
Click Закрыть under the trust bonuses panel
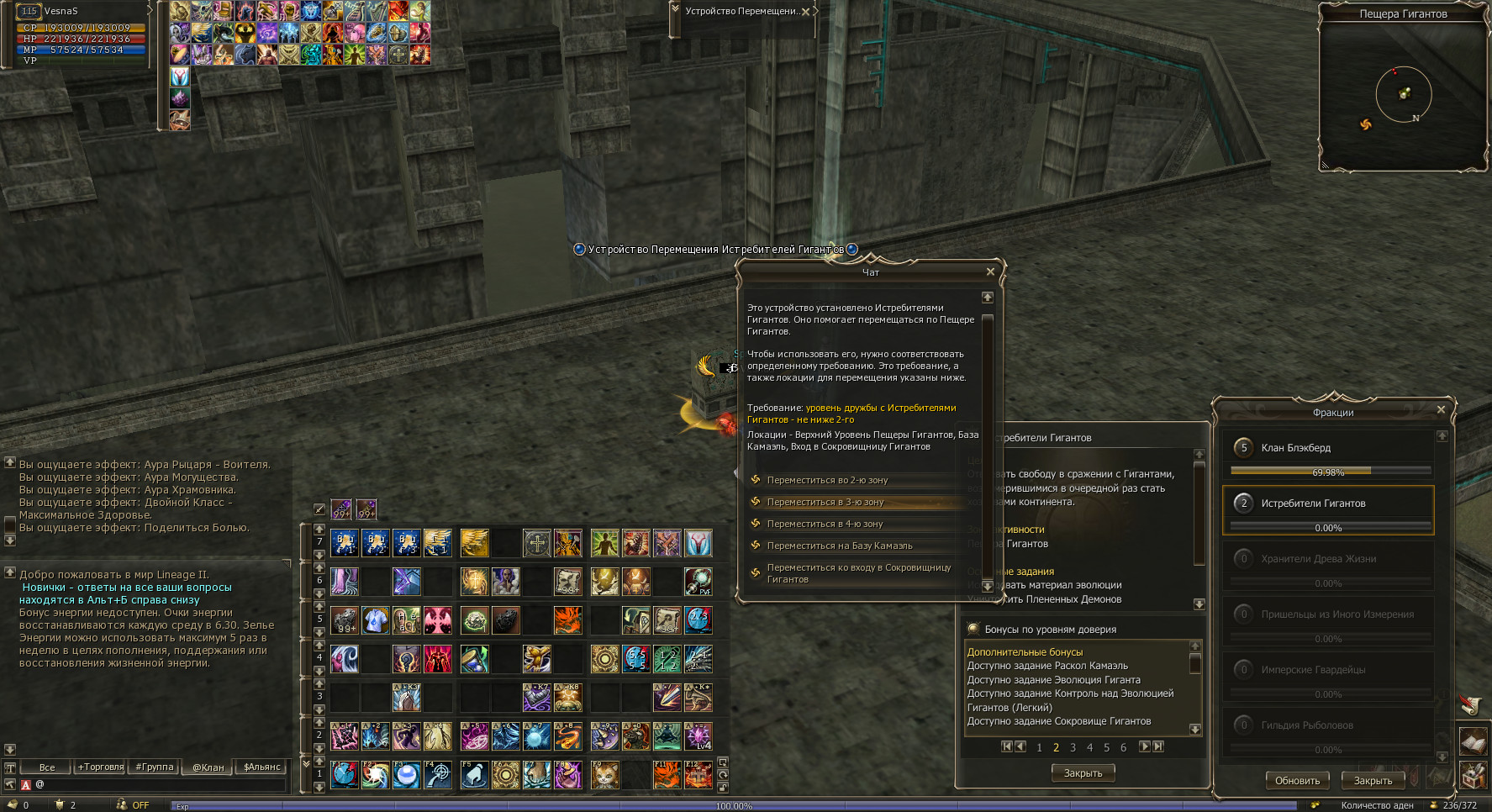click(1083, 772)
